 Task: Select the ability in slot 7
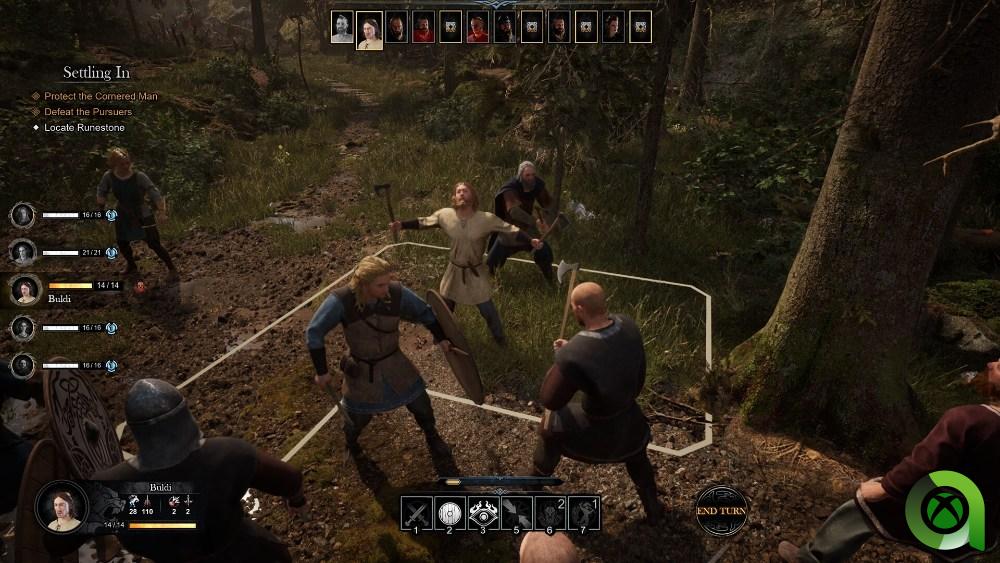pos(585,512)
